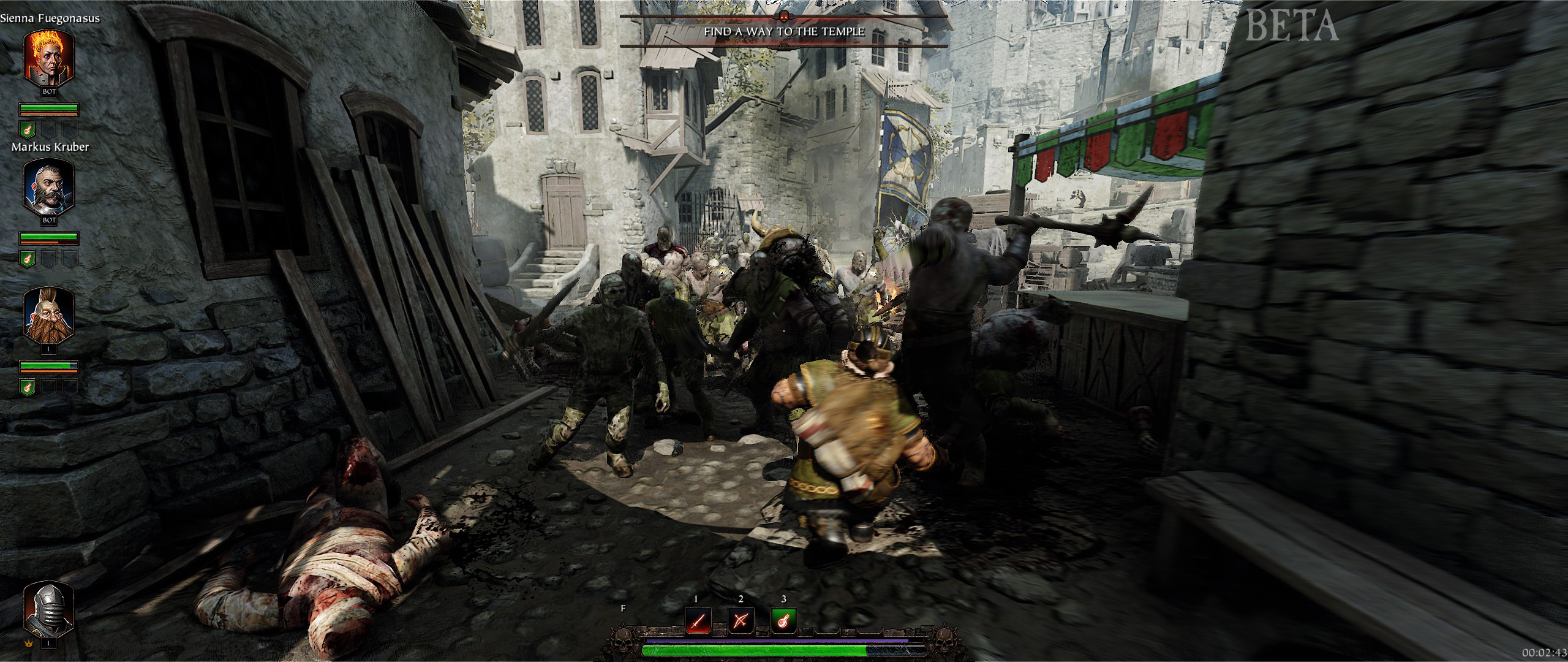Click Markus Kruber's bearded portrait
The height and width of the screenshot is (662, 1568).
(49, 186)
